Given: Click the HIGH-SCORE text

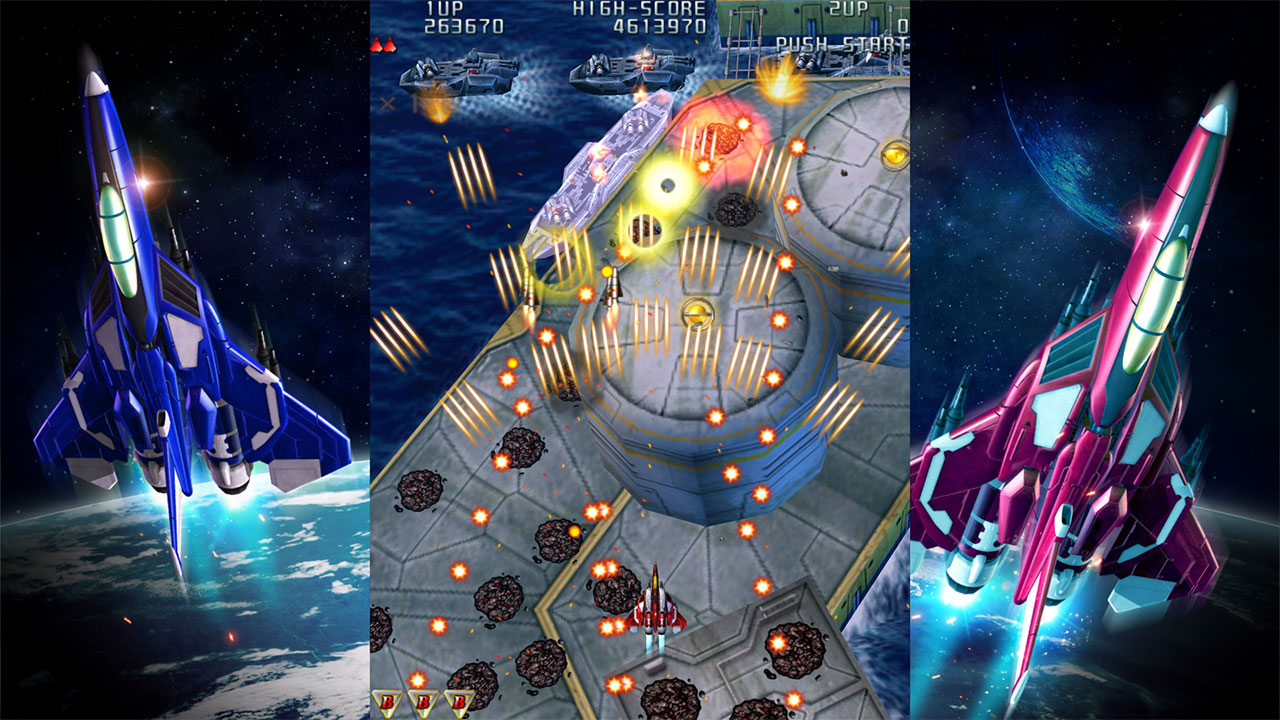Looking at the screenshot, I should click(640, 10).
